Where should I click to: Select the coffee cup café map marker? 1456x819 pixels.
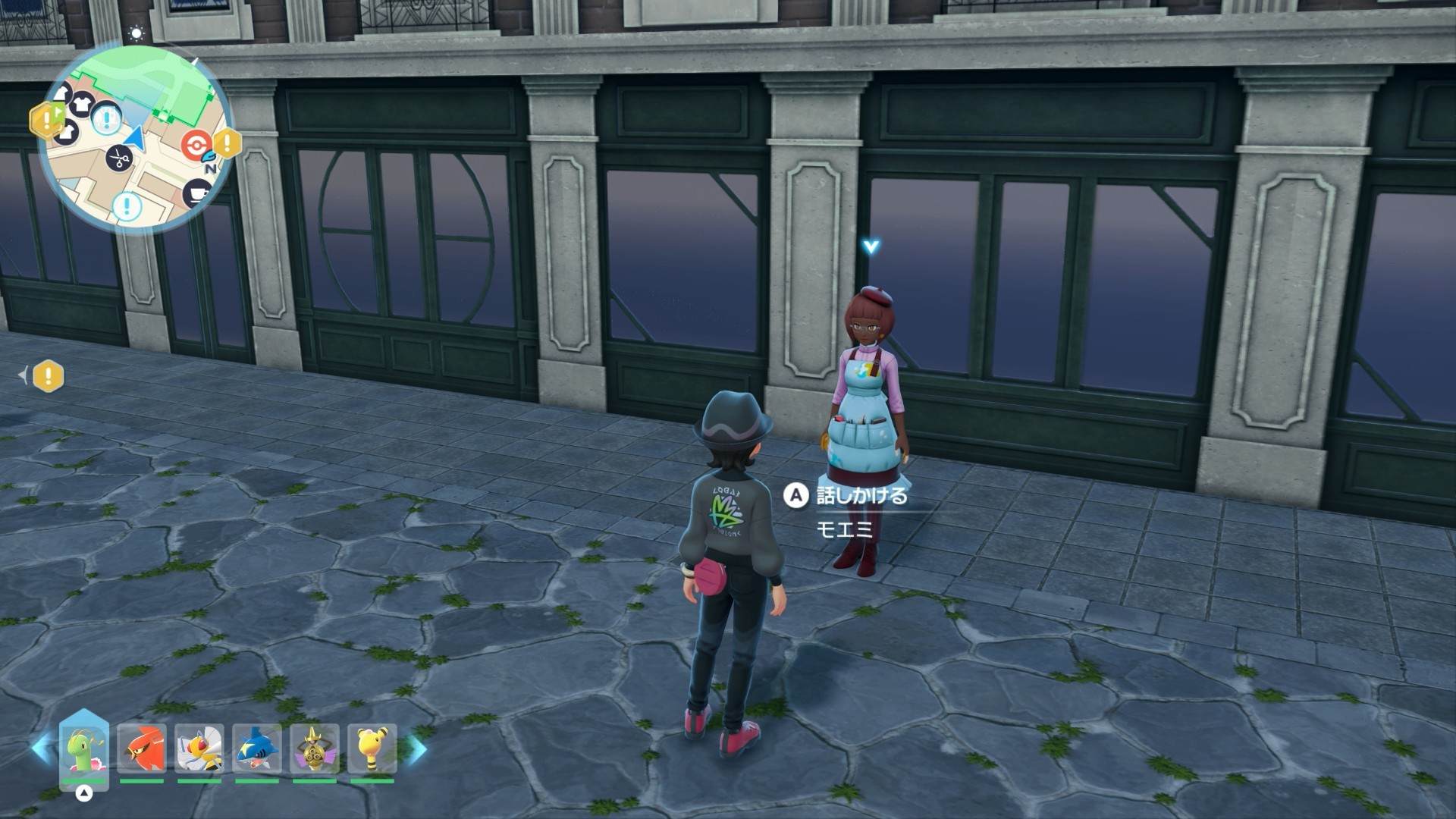[x=199, y=193]
